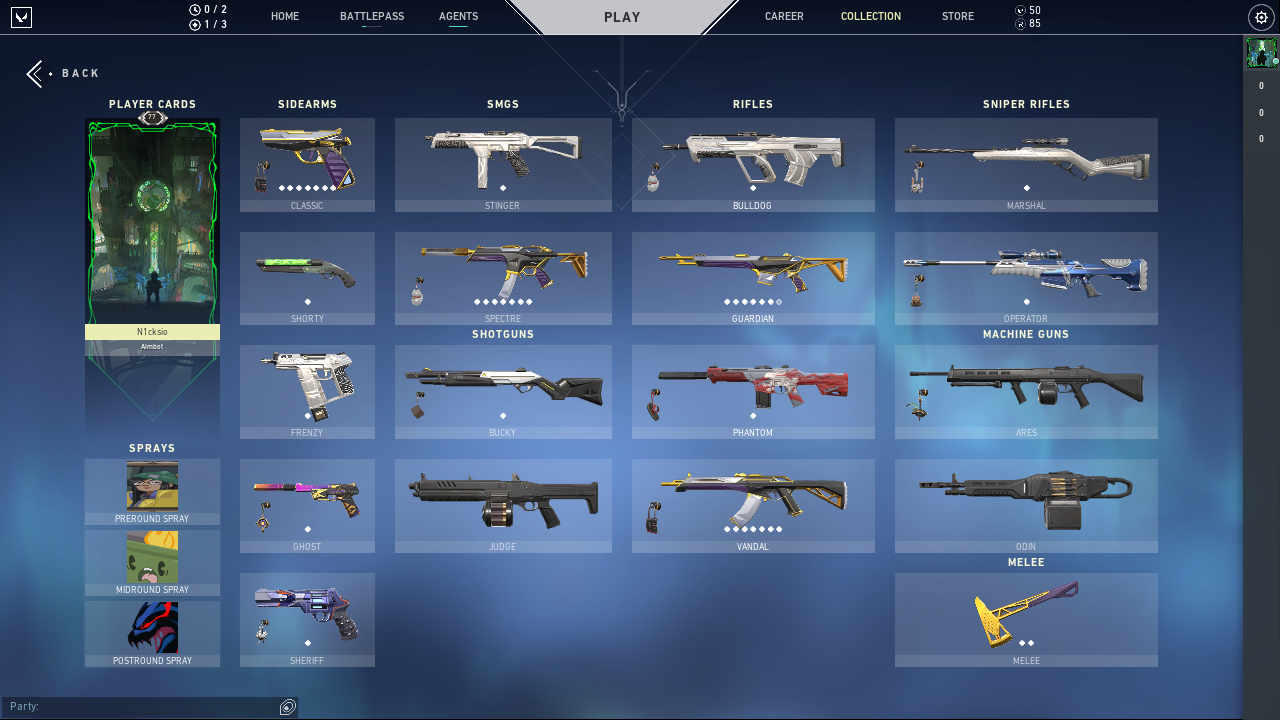Select the Vandal skin thumbnail
The height and width of the screenshot is (720, 1280).
(753, 505)
